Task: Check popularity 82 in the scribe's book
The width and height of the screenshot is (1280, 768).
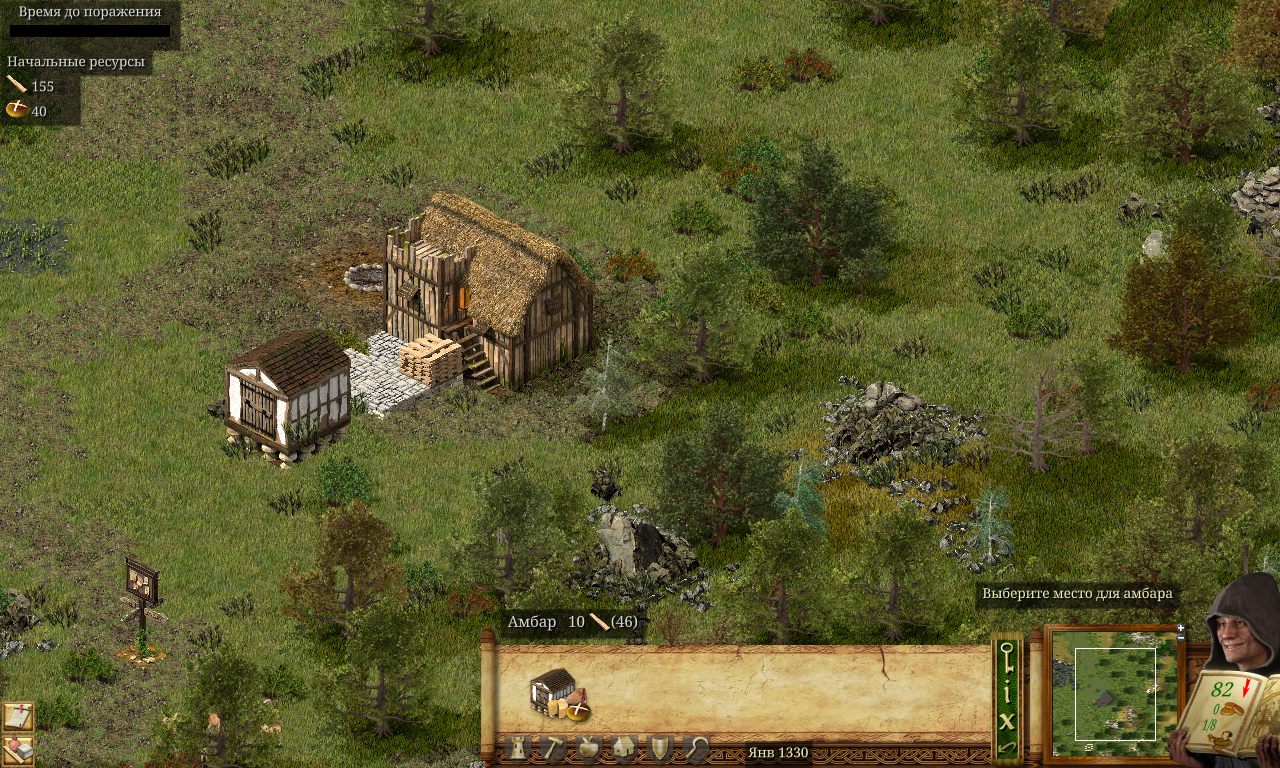Action: [1221, 689]
